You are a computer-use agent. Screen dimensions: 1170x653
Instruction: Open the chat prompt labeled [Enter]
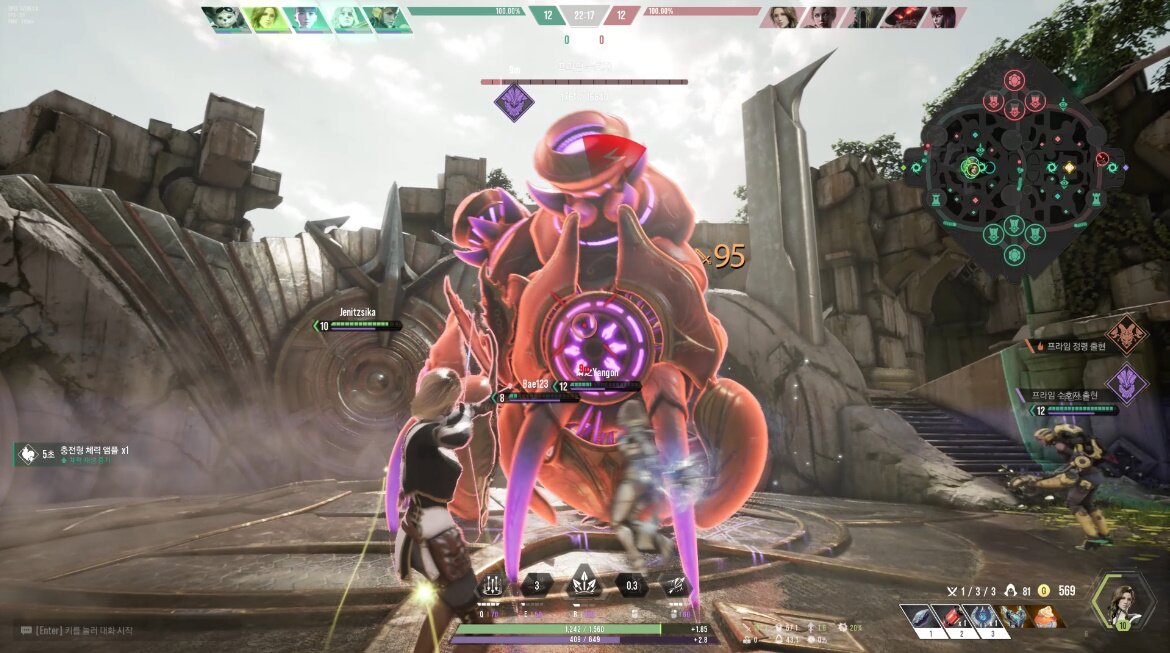(76, 631)
